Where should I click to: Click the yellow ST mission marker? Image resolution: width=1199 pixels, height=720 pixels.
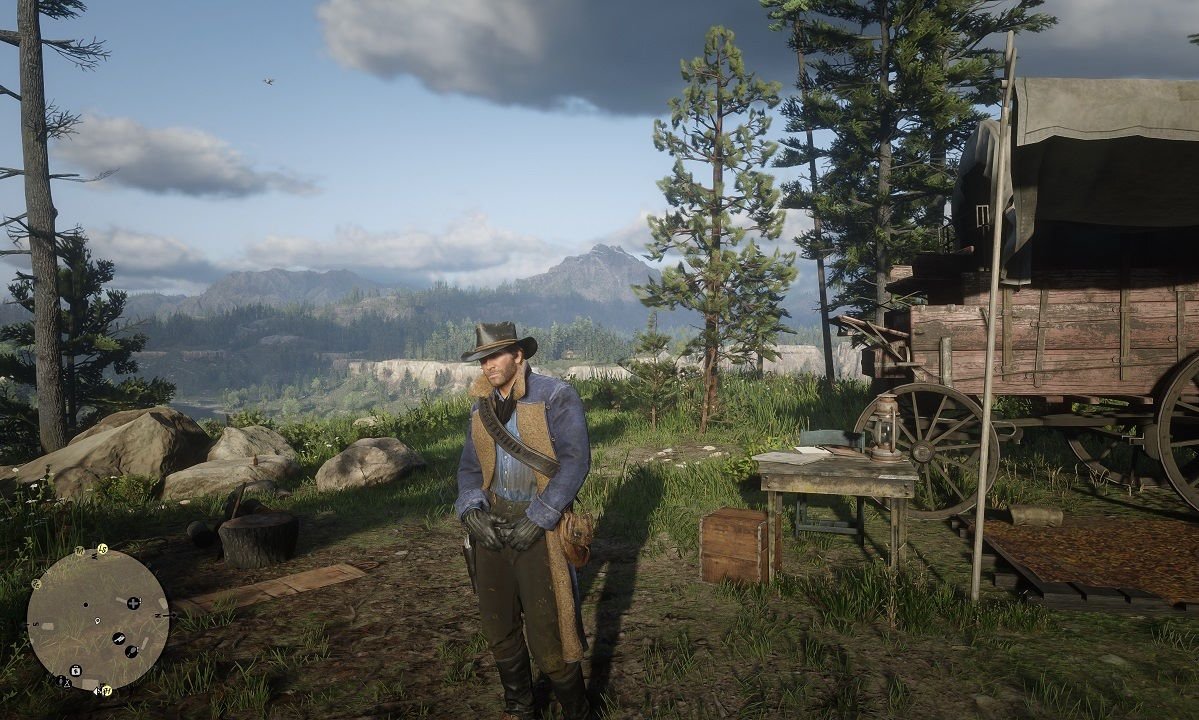click(102, 549)
